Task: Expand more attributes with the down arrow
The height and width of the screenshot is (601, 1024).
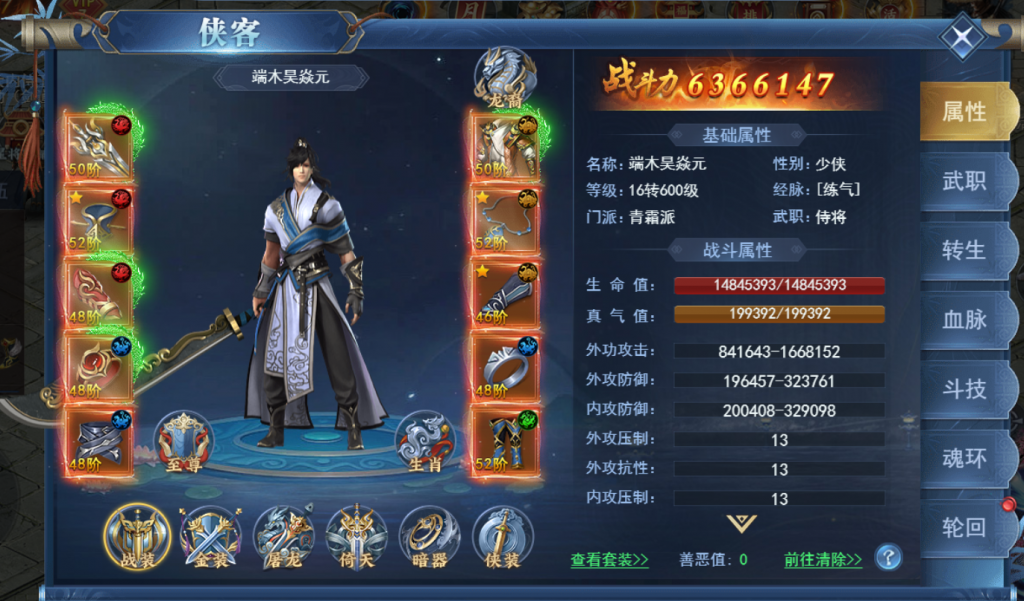Action: (741, 523)
